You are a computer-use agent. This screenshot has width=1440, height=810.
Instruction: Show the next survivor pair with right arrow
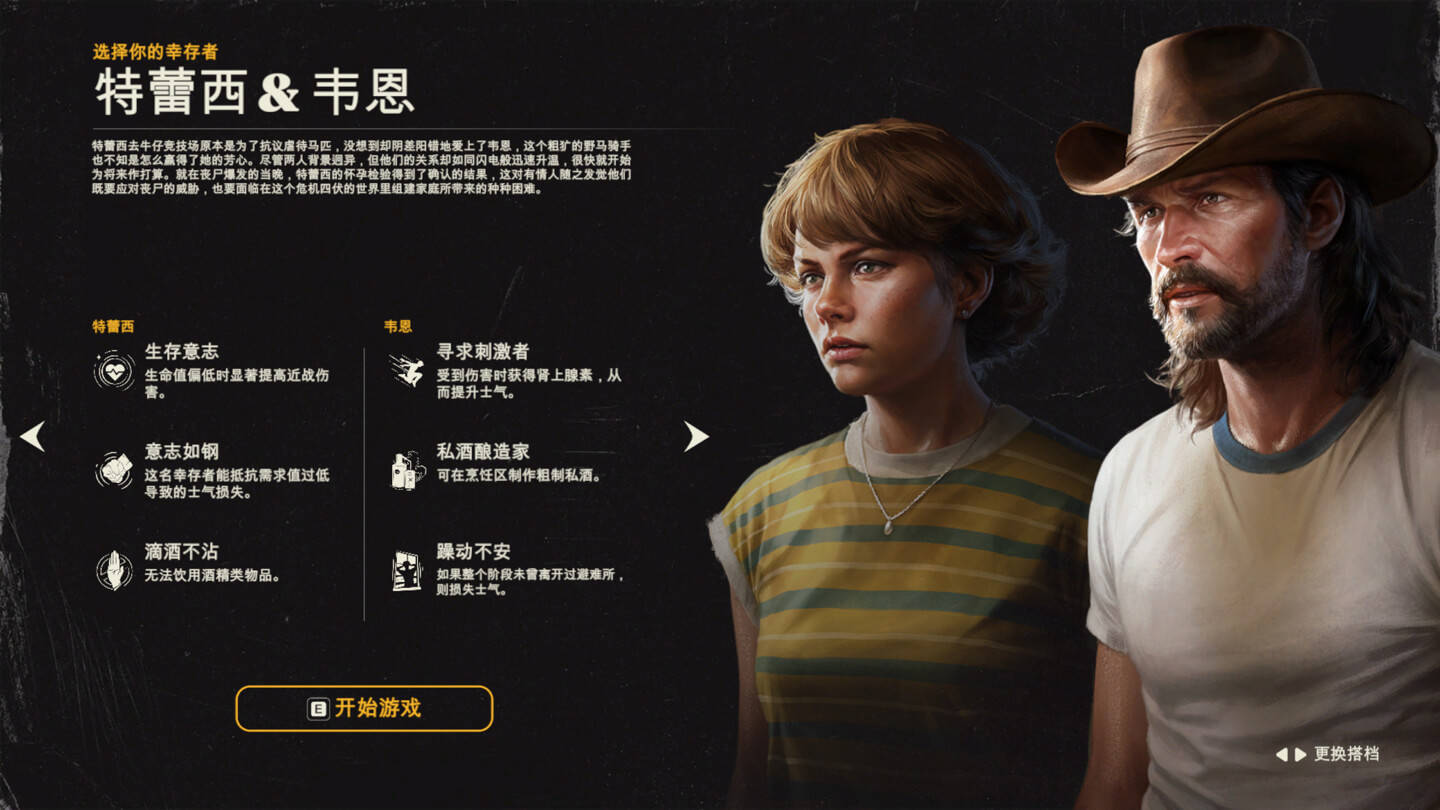click(x=696, y=436)
